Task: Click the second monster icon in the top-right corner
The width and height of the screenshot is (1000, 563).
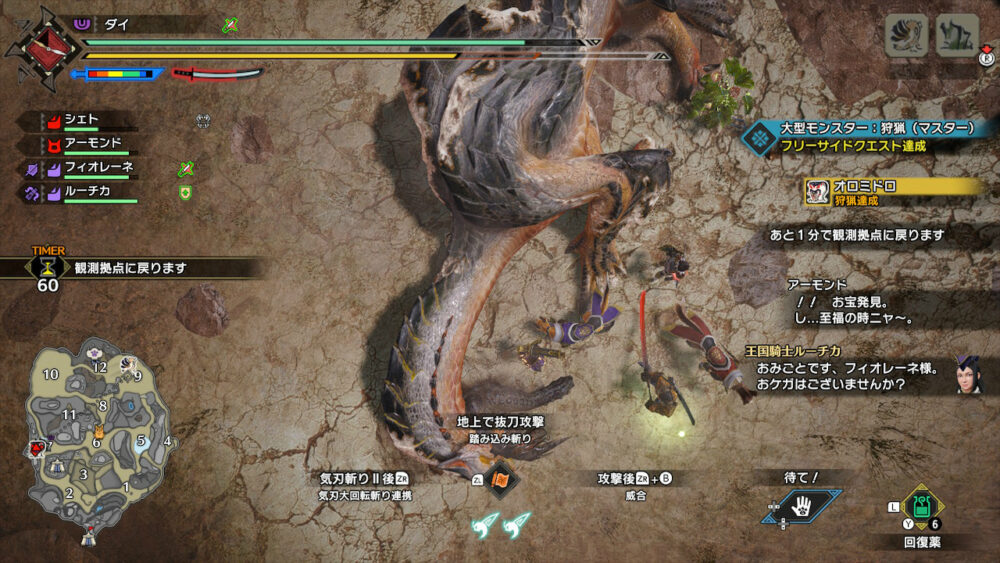Action: click(x=957, y=35)
